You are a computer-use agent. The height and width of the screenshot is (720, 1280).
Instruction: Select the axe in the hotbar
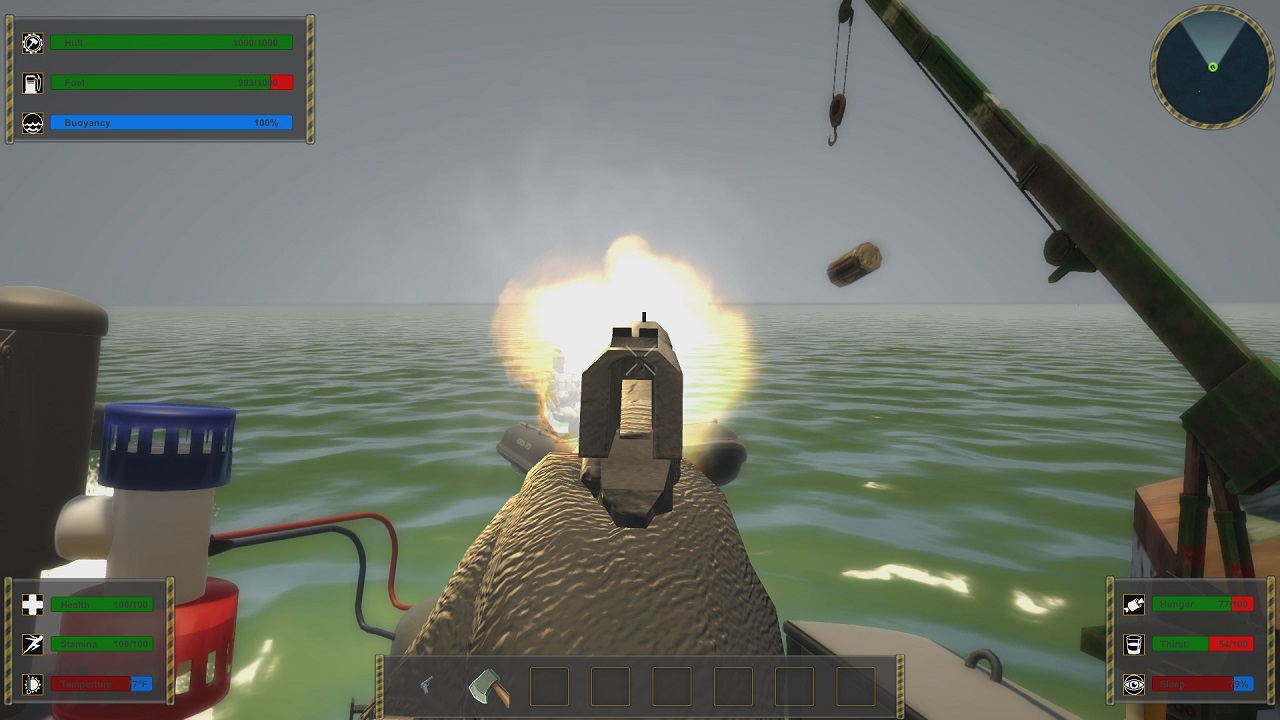[x=489, y=687]
